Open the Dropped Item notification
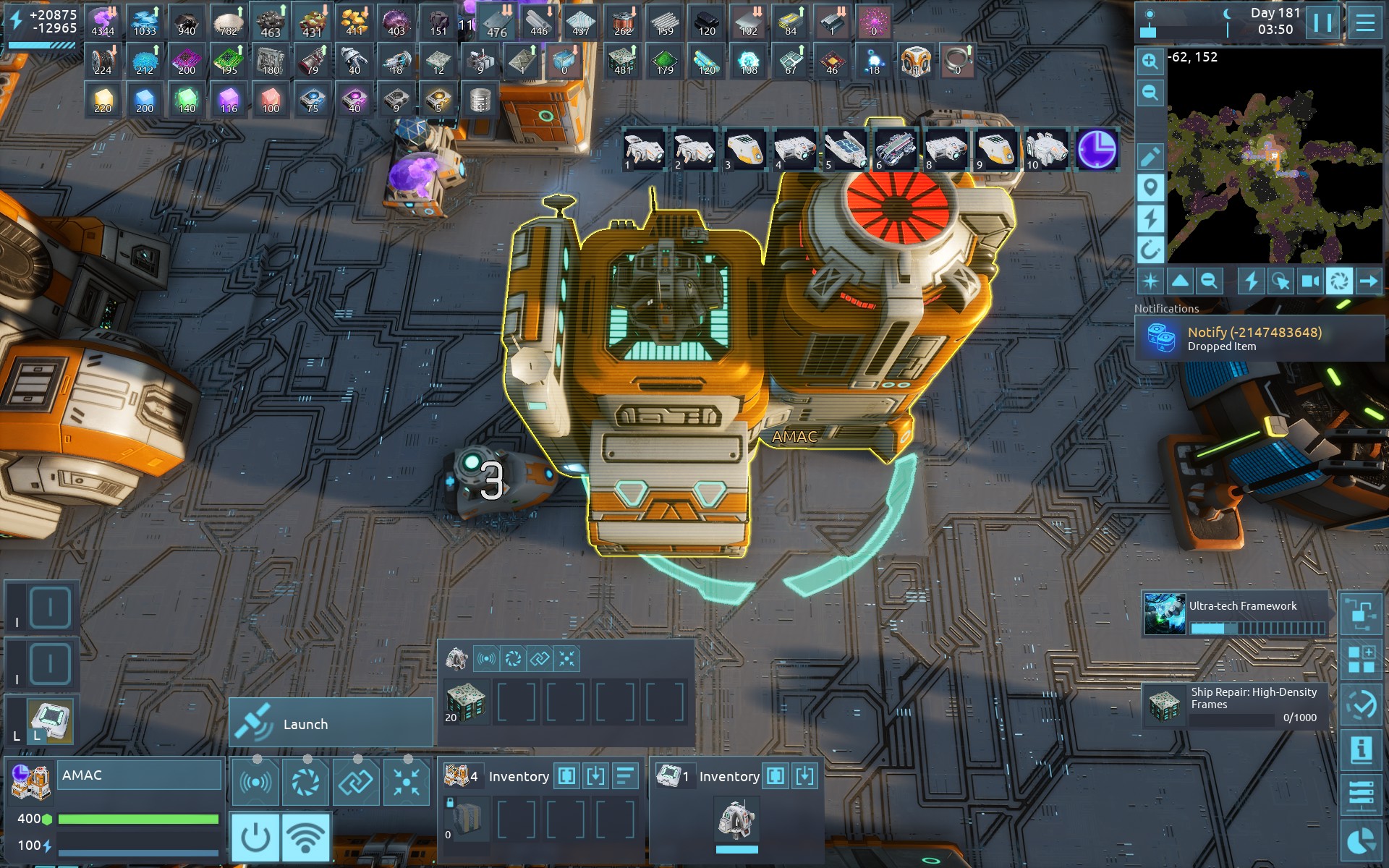The image size is (1389, 868). [1259, 338]
